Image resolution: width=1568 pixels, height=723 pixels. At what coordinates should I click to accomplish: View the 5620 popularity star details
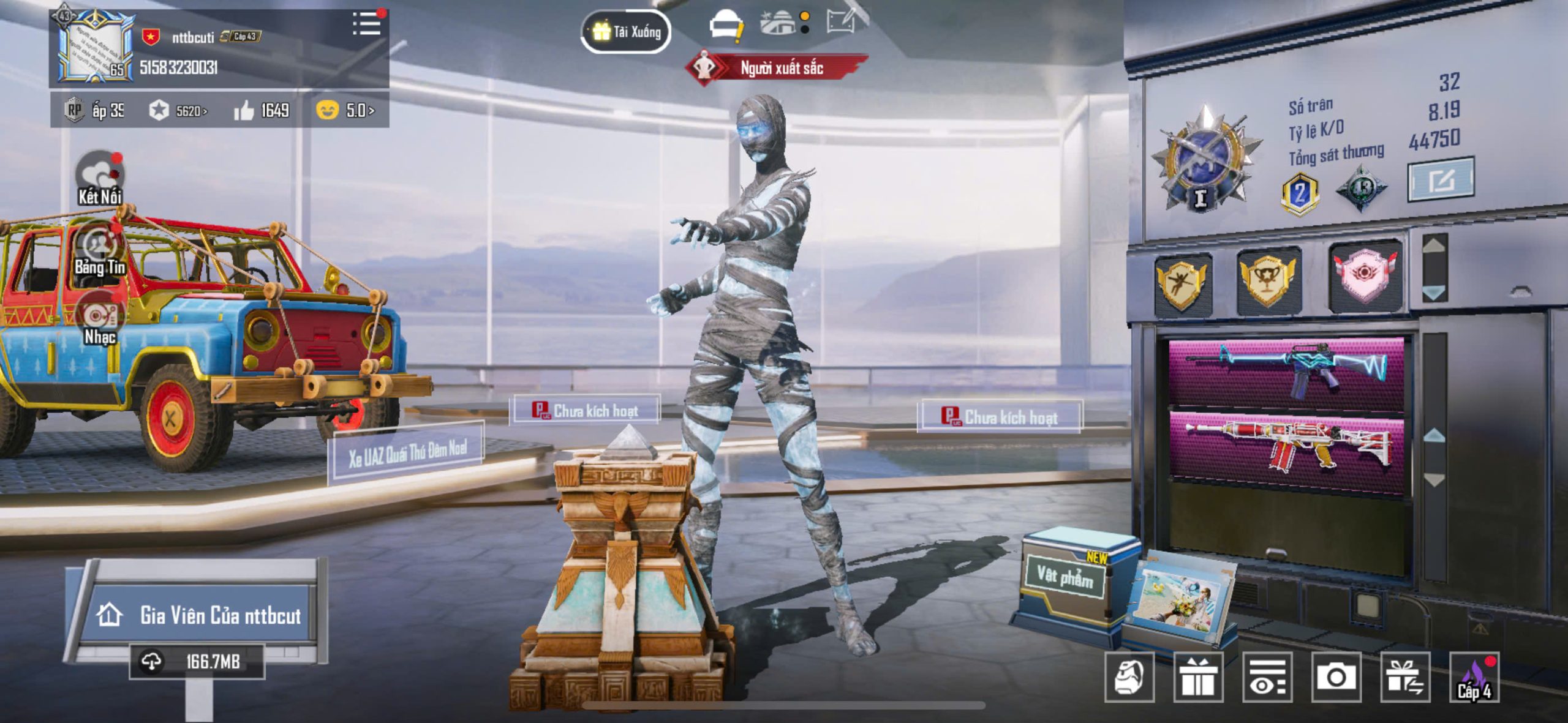click(178, 111)
